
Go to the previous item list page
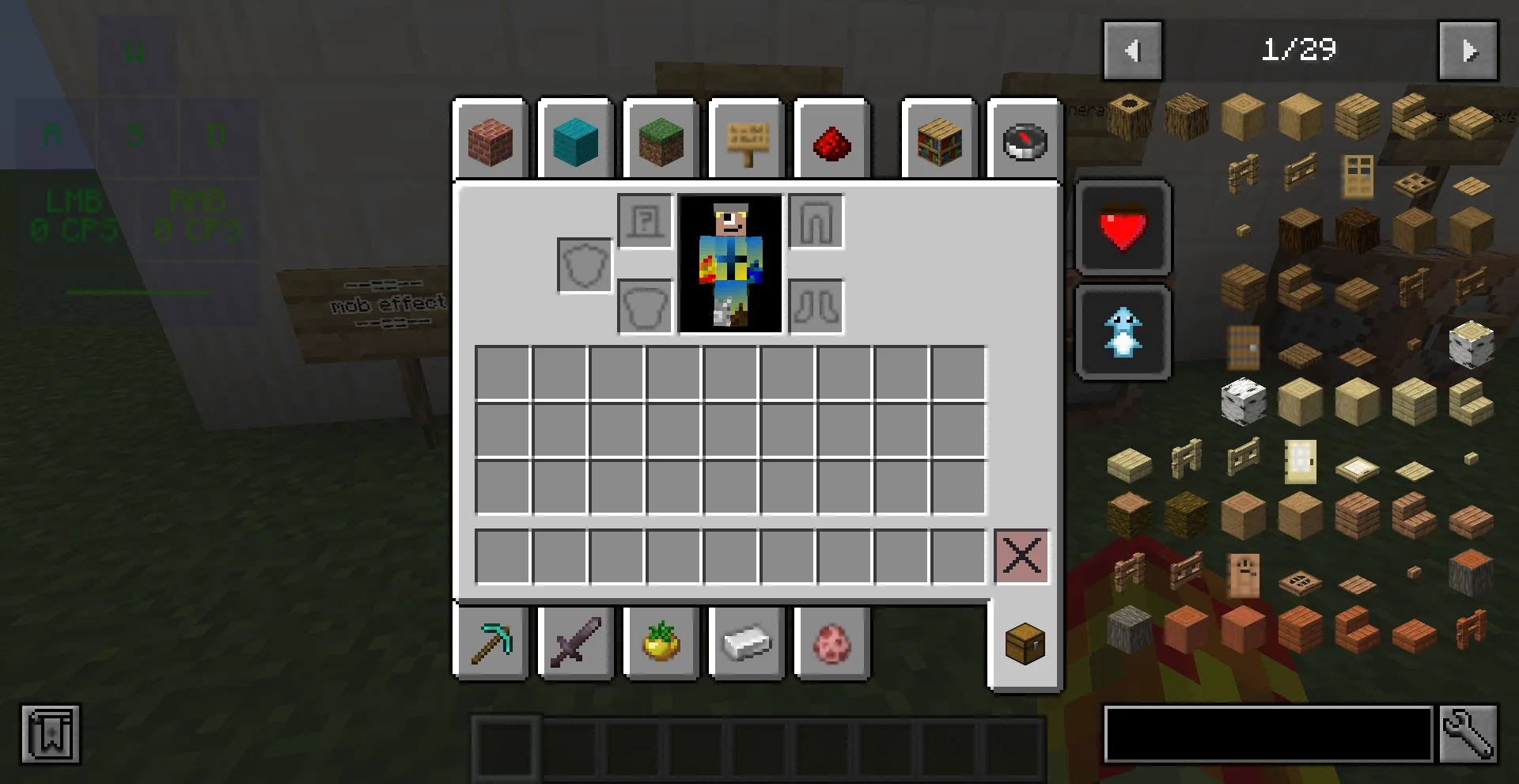[x=1132, y=51]
